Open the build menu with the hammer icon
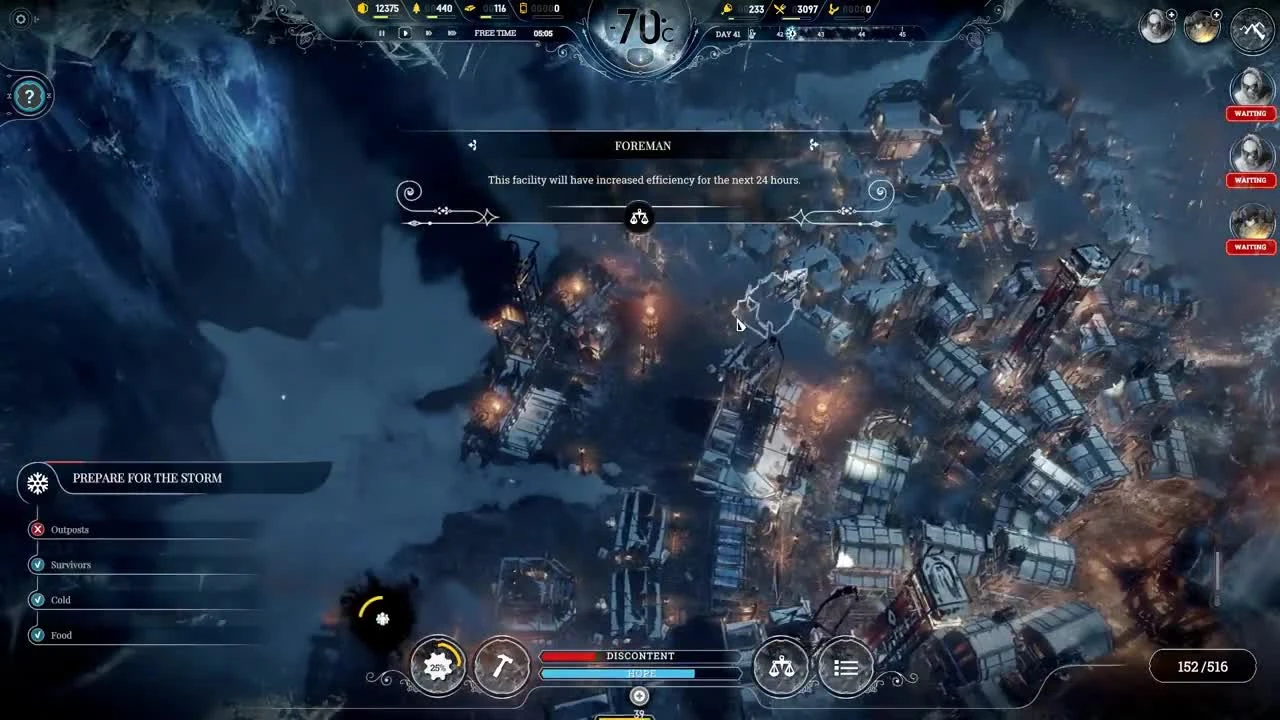 (x=502, y=666)
